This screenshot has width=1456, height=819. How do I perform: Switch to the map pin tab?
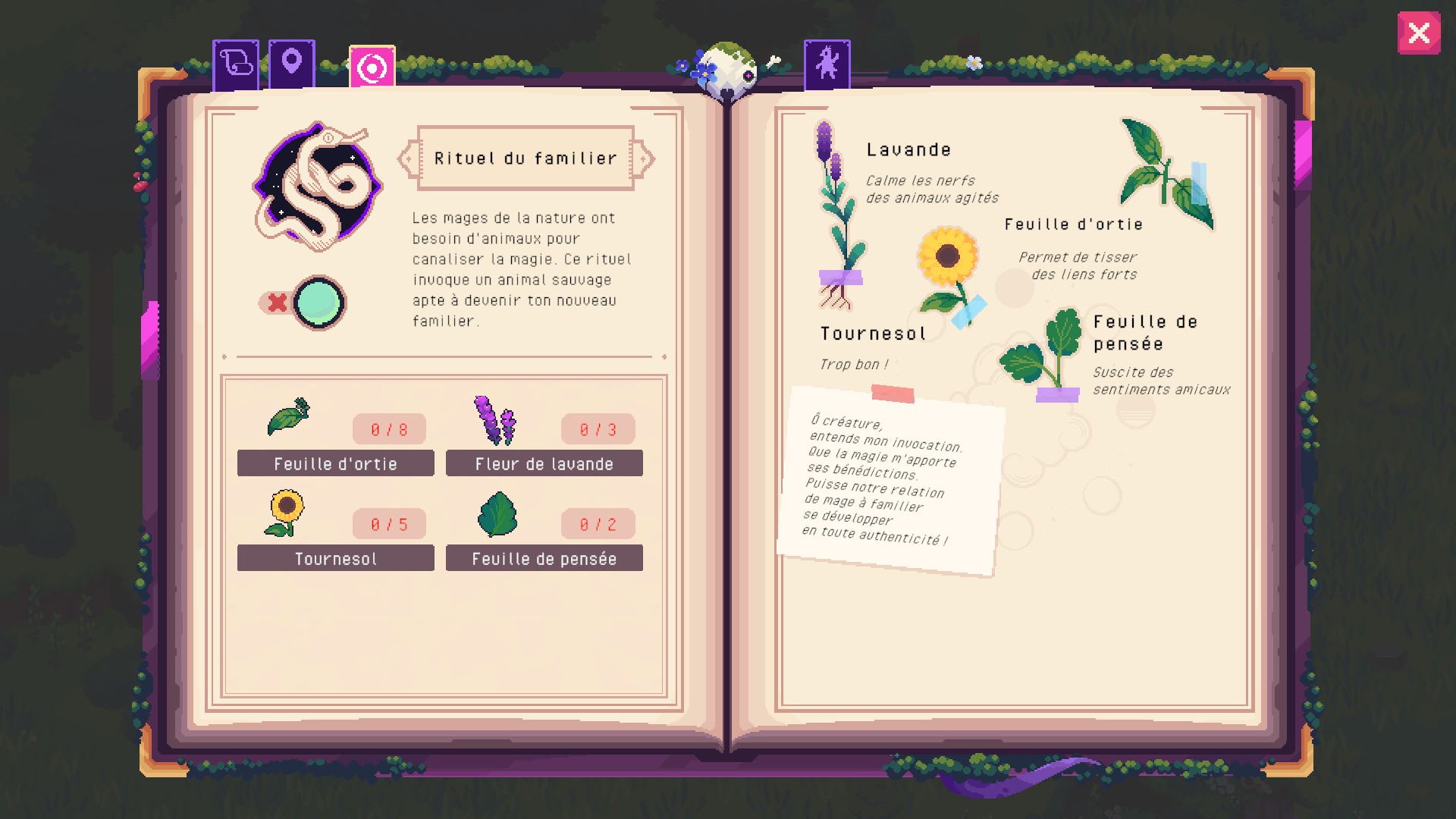[x=292, y=64]
